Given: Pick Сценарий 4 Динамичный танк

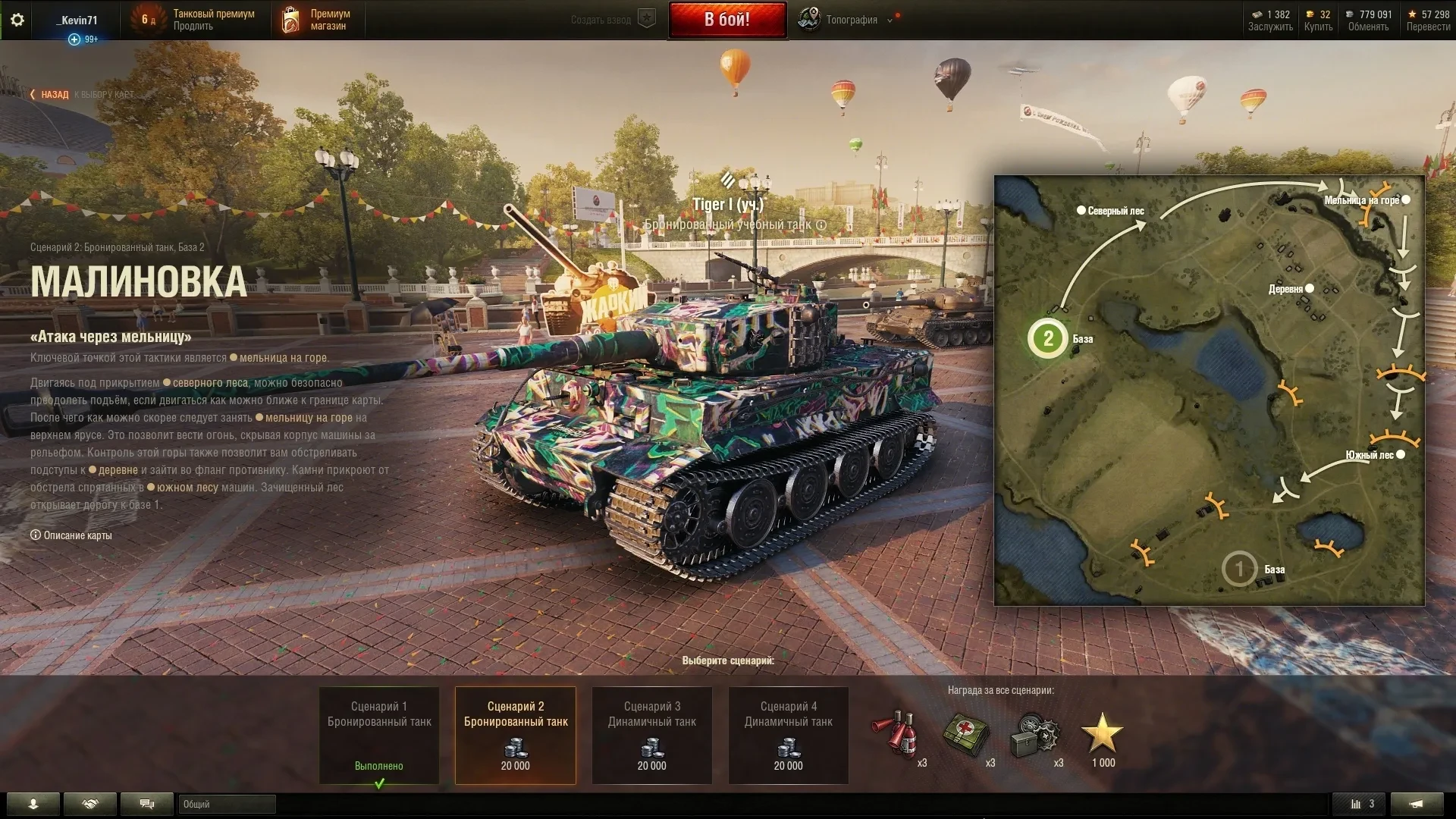Looking at the screenshot, I should [789, 735].
